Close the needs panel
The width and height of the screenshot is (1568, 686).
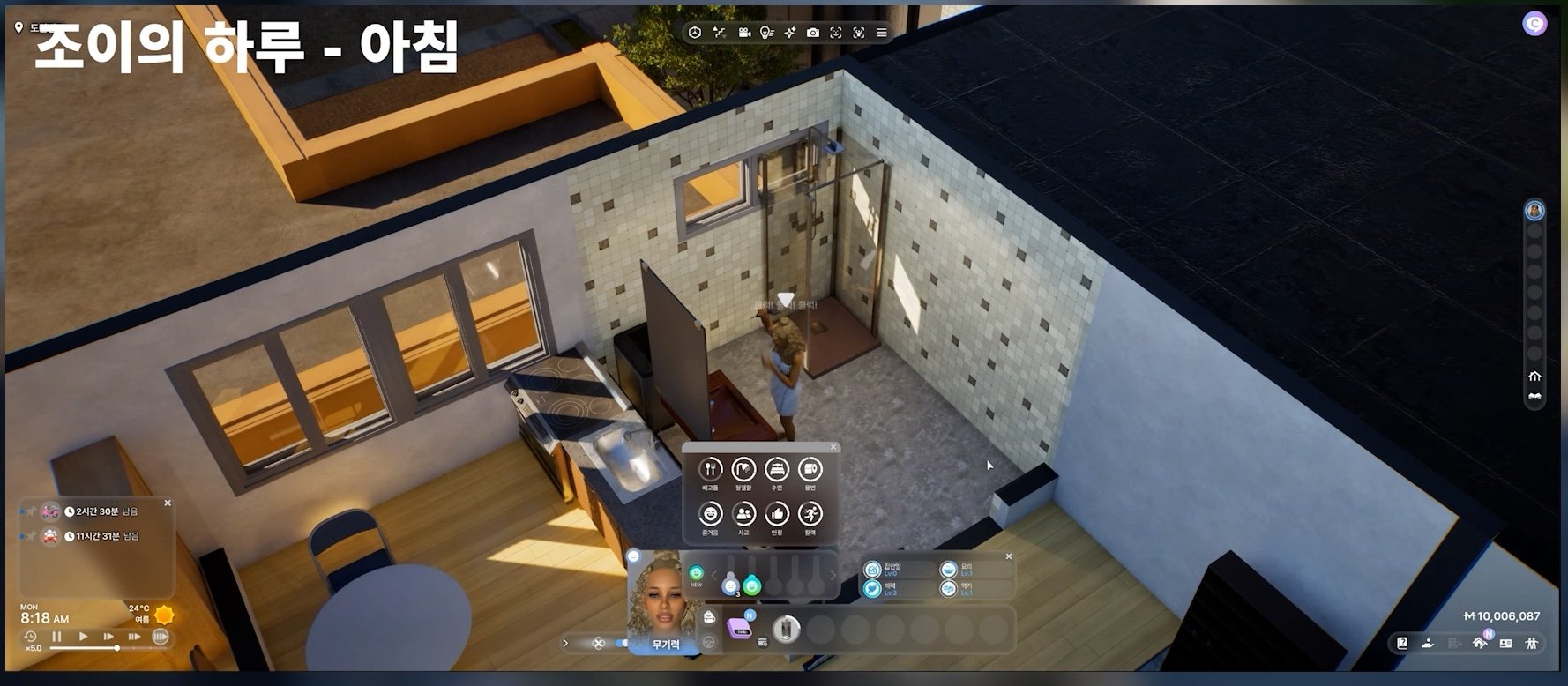click(x=833, y=447)
